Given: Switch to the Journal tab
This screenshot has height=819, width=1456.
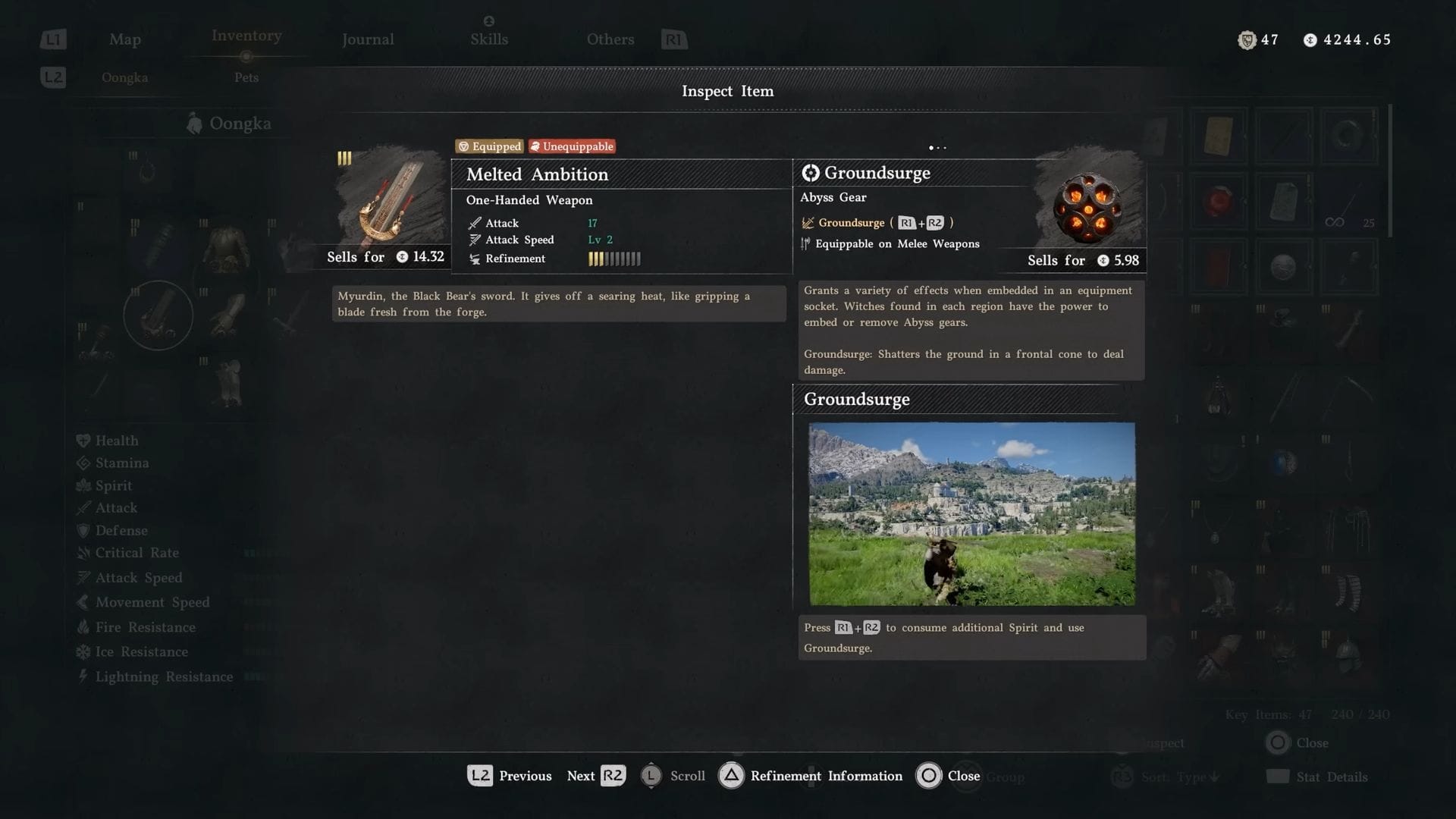Looking at the screenshot, I should (x=368, y=39).
